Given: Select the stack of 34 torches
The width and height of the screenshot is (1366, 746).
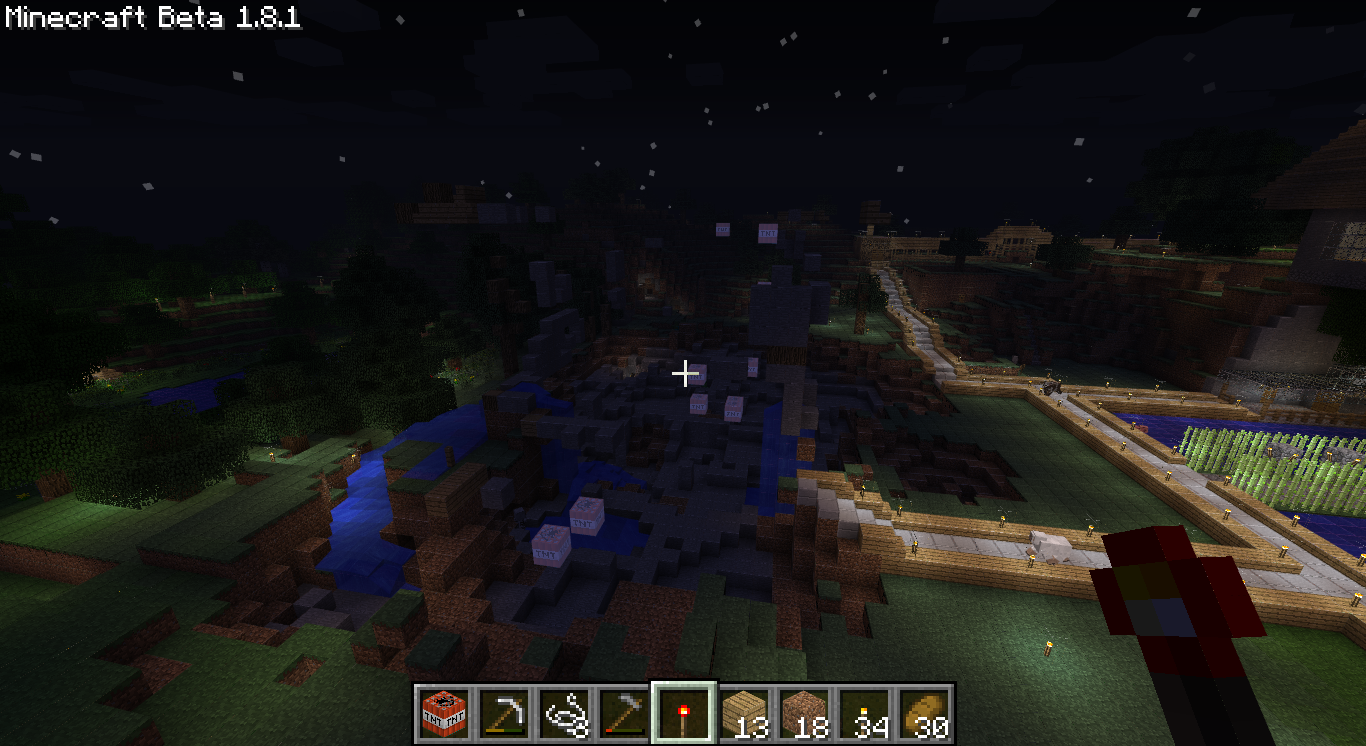Looking at the screenshot, I should pyautogui.click(x=864, y=713).
